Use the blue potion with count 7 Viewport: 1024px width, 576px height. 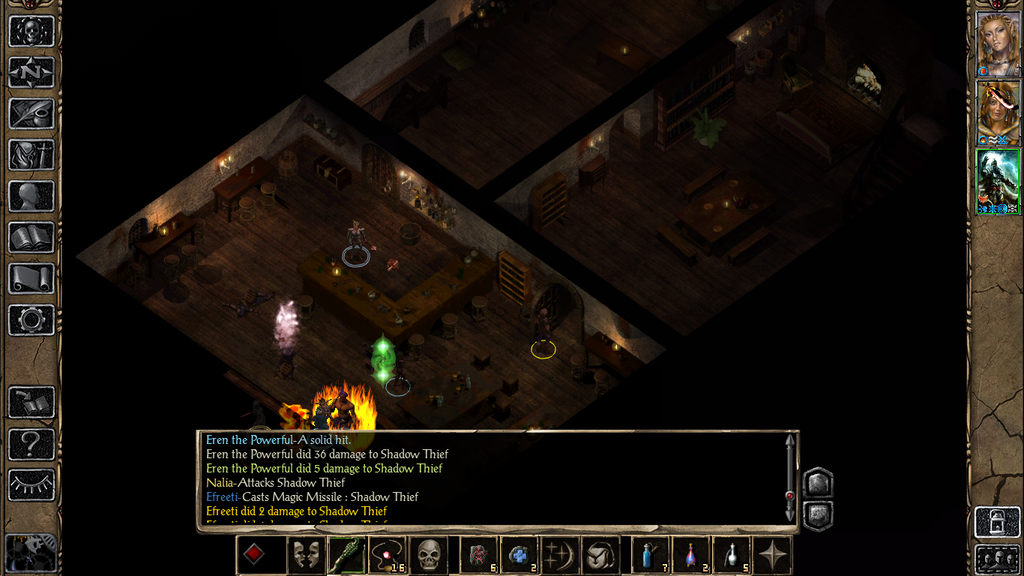650,555
